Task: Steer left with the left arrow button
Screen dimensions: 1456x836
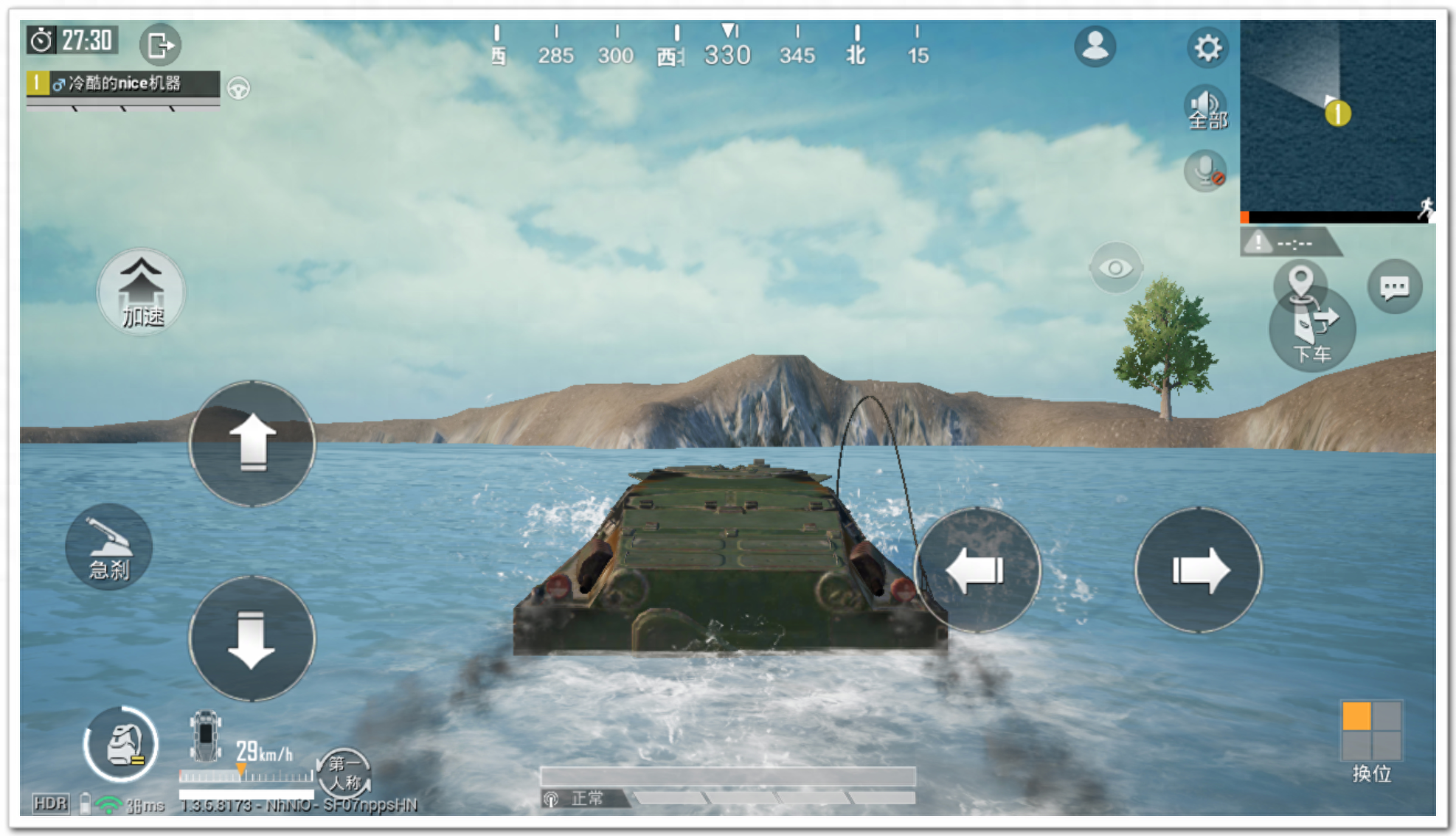Action: click(977, 570)
